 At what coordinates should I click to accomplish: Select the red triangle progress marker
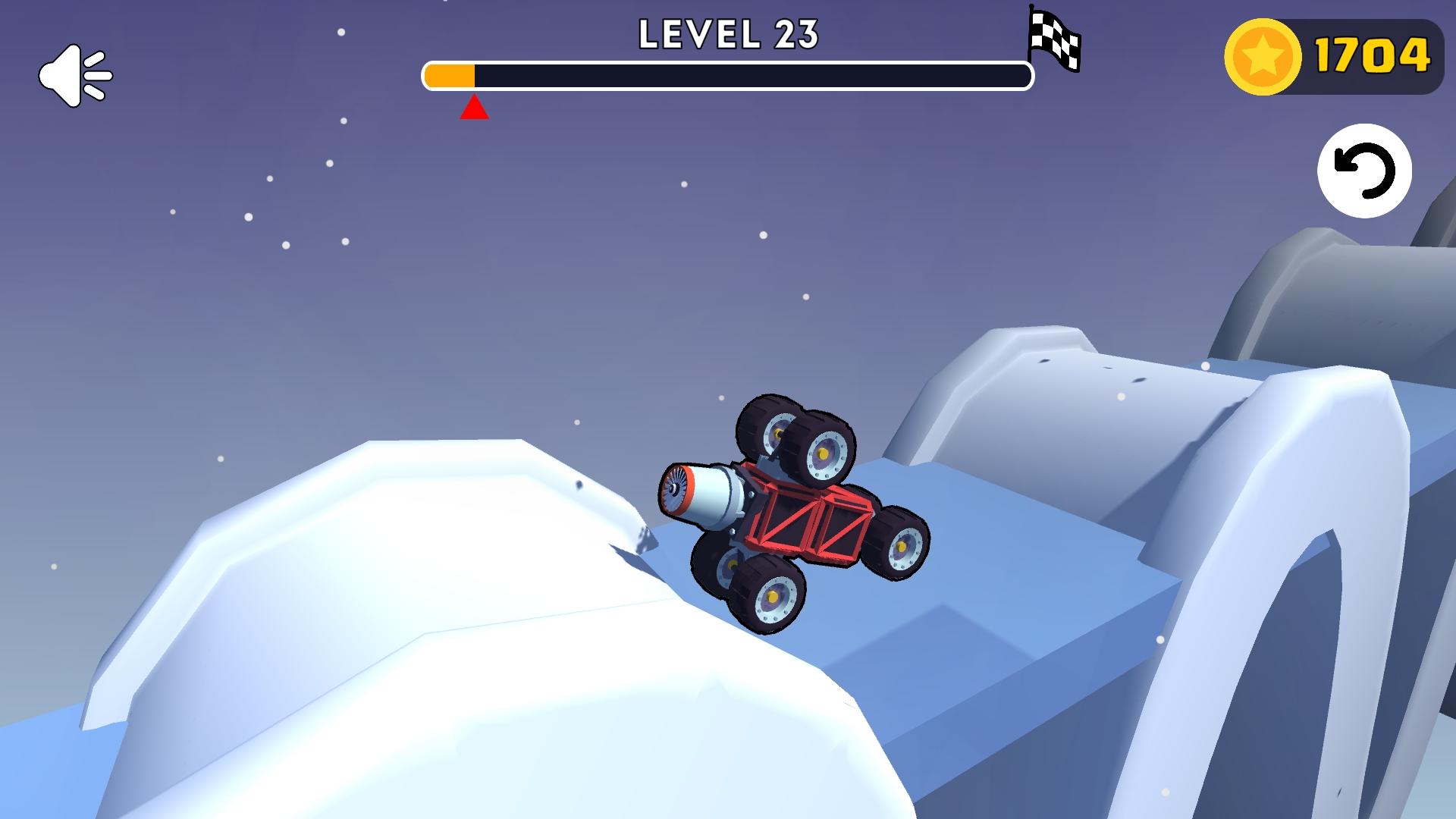tap(474, 108)
